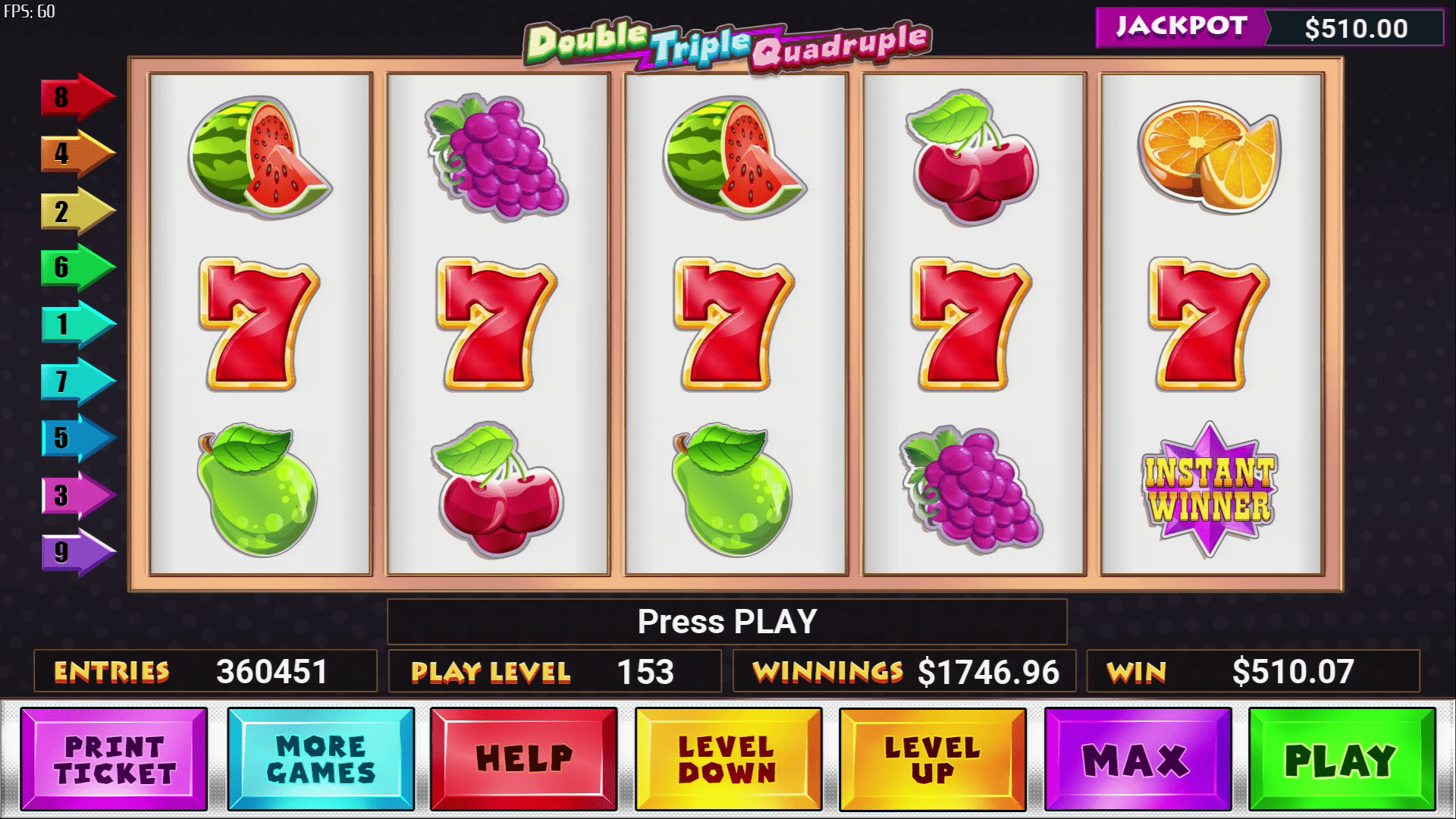Screen dimensions: 1456x819
Task: Open the HELP screen
Action: 523,758
